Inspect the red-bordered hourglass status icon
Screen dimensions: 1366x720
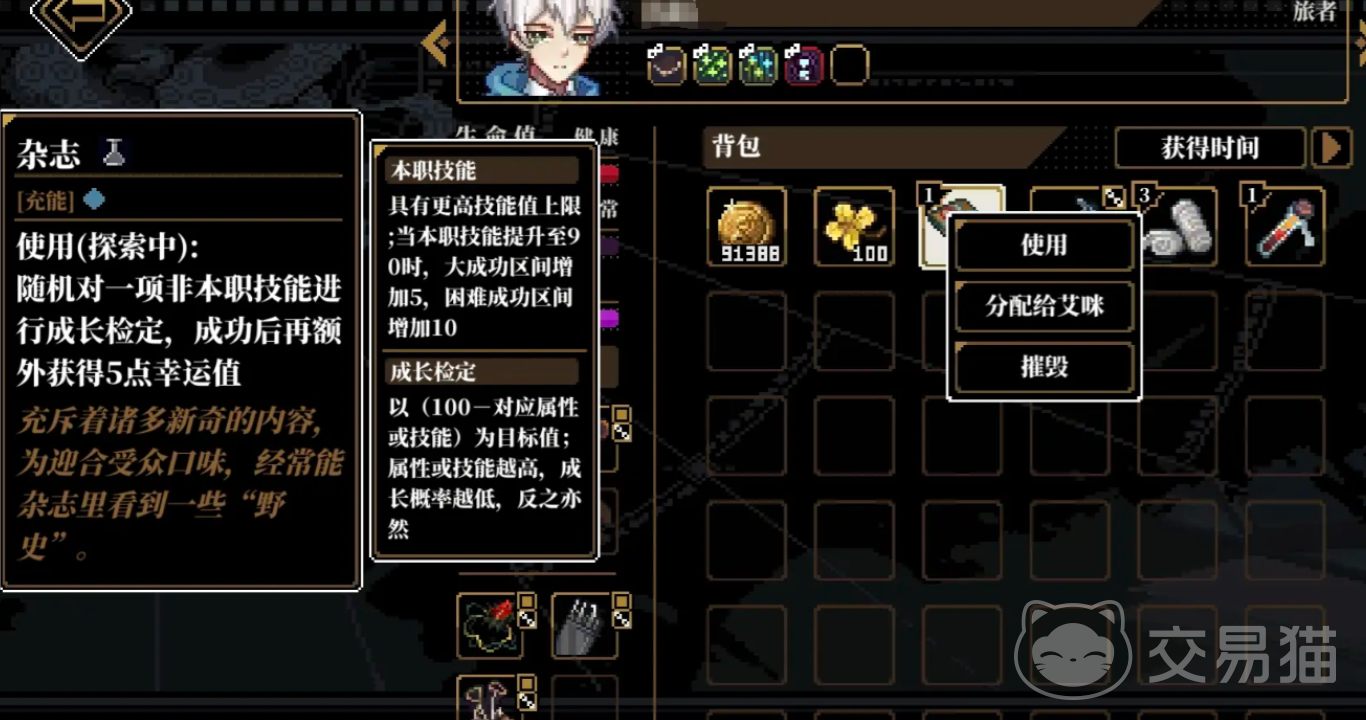point(803,66)
